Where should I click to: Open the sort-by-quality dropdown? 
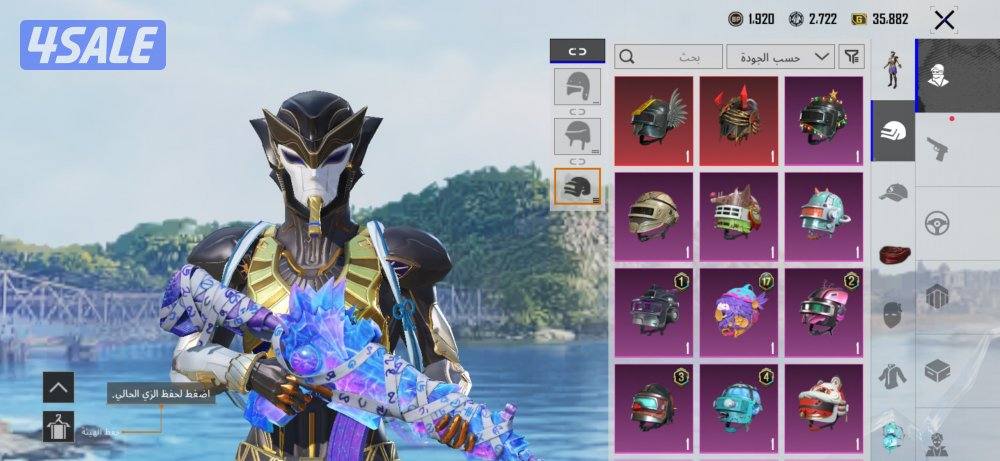pyautogui.click(x=781, y=57)
